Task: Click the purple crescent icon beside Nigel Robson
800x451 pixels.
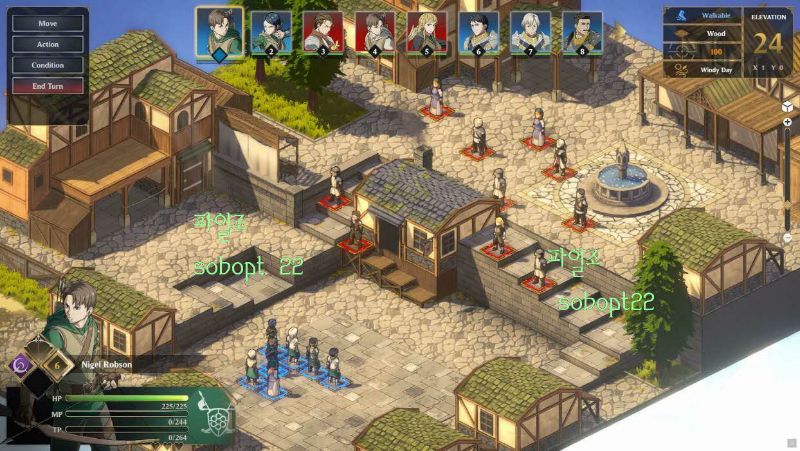Action: pyautogui.click(x=19, y=365)
